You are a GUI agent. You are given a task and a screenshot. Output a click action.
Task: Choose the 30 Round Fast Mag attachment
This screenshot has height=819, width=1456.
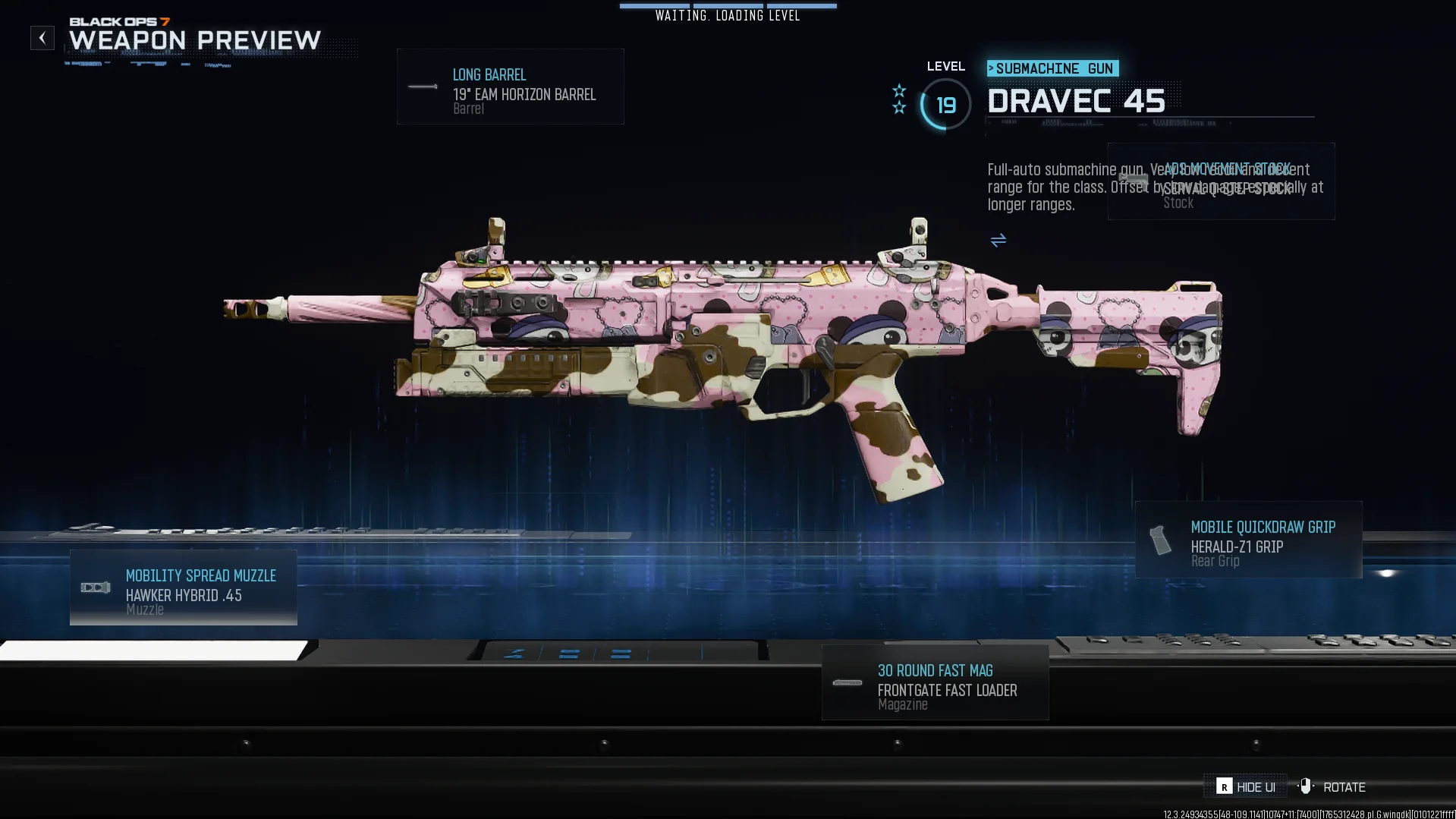tap(935, 683)
